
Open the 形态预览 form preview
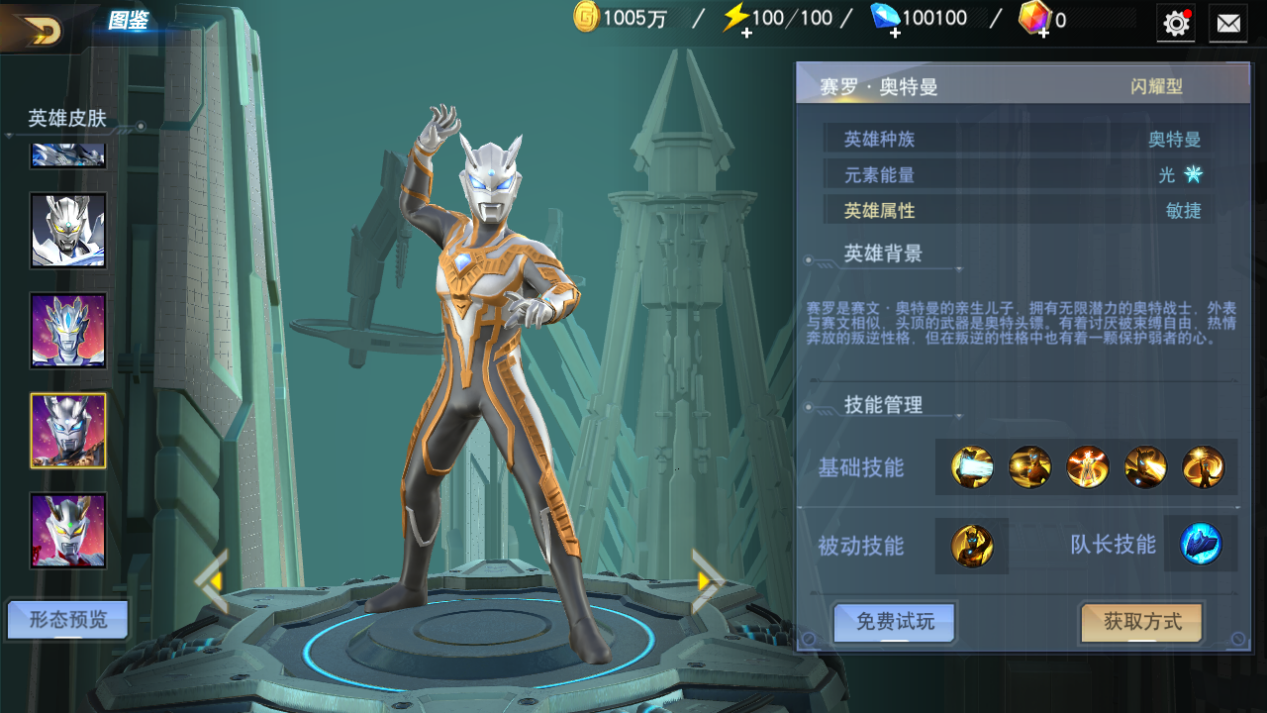(68, 620)
